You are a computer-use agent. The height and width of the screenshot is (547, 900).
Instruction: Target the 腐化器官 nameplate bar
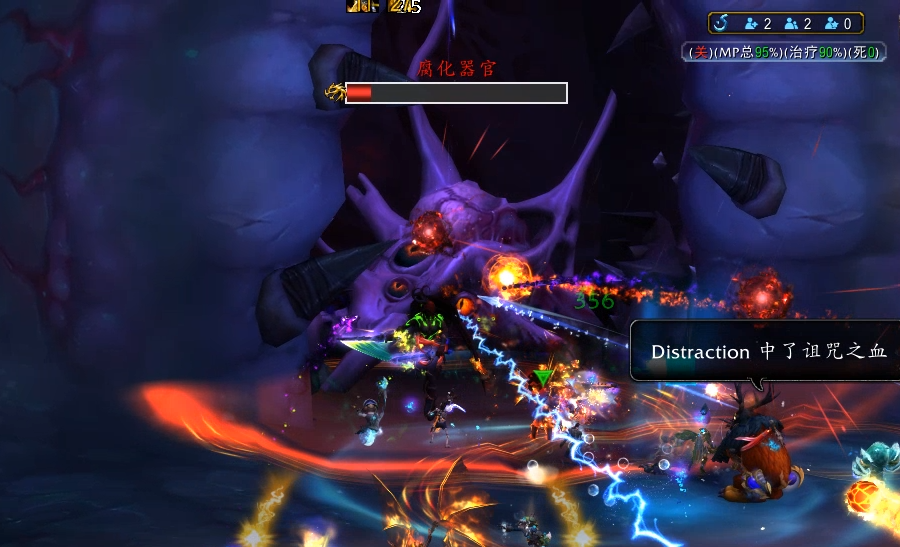[x=456, y=93]
